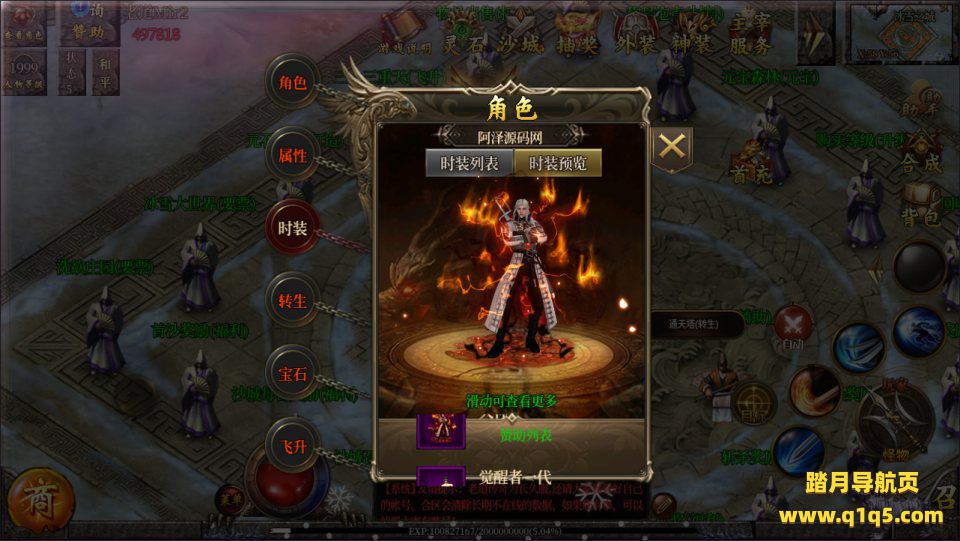Open the 商 shop button
The height and width of the screenshot is (541, 960).
31,497
